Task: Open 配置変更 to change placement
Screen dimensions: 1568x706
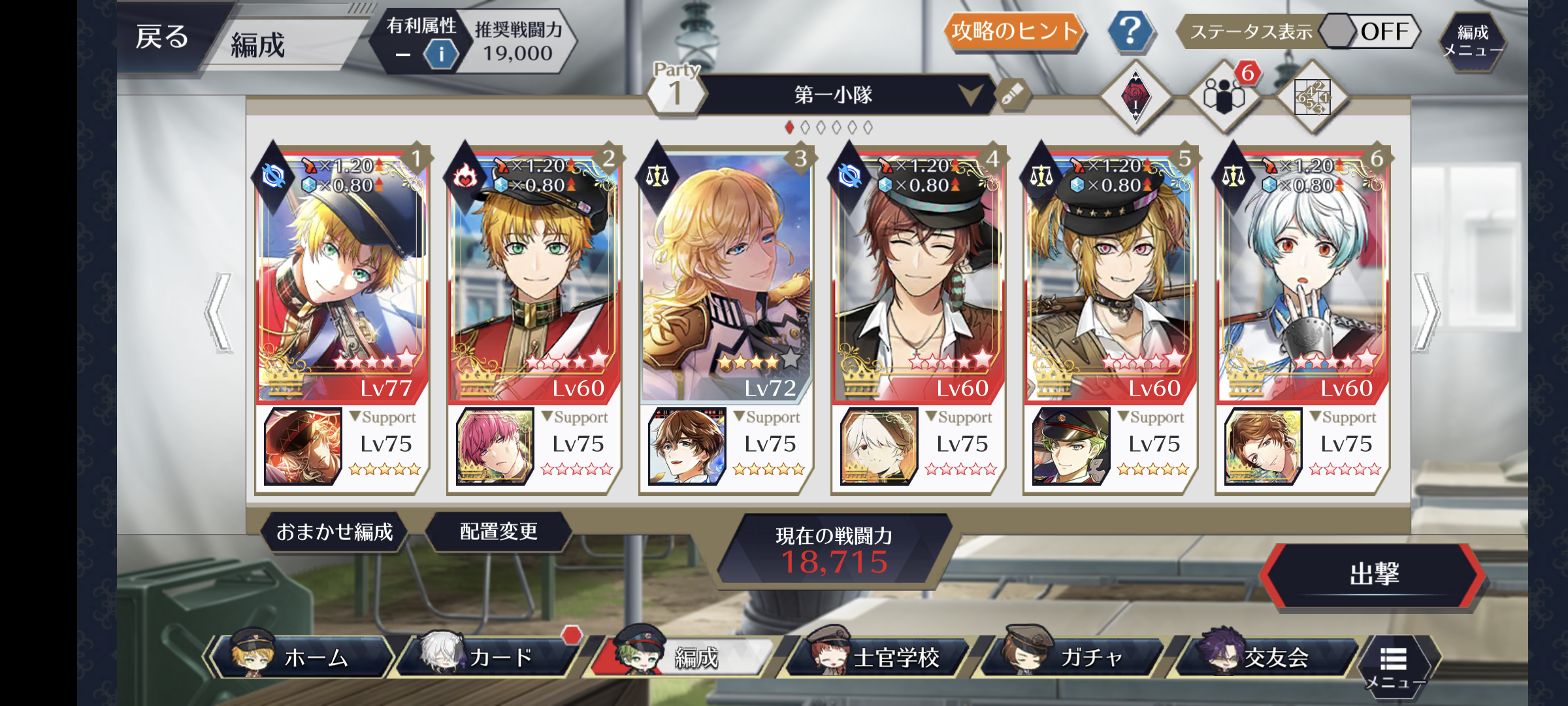Action: coord(498,532)
